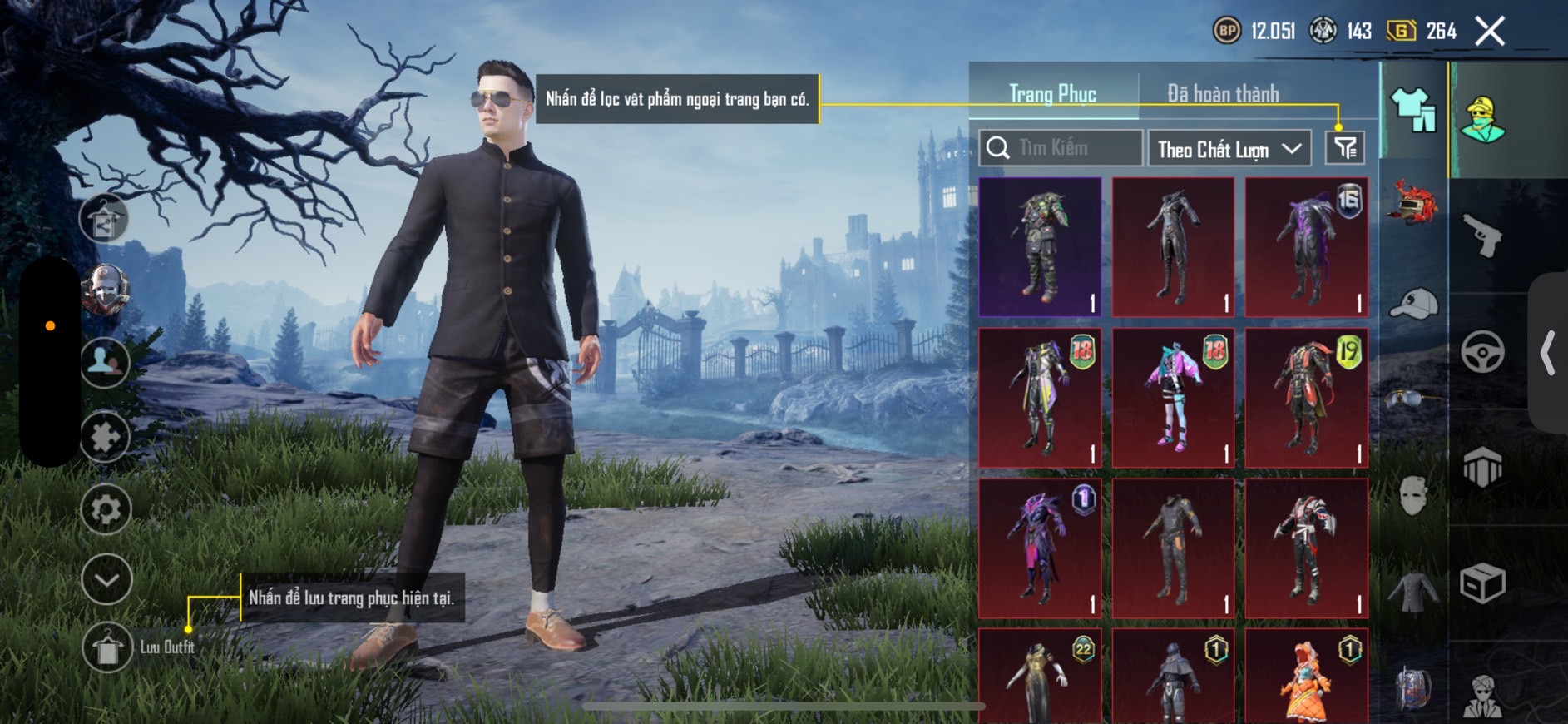Click the Tìm Kiếm search field
This screenshot has height=724, width=1568.
(1061, 148)
